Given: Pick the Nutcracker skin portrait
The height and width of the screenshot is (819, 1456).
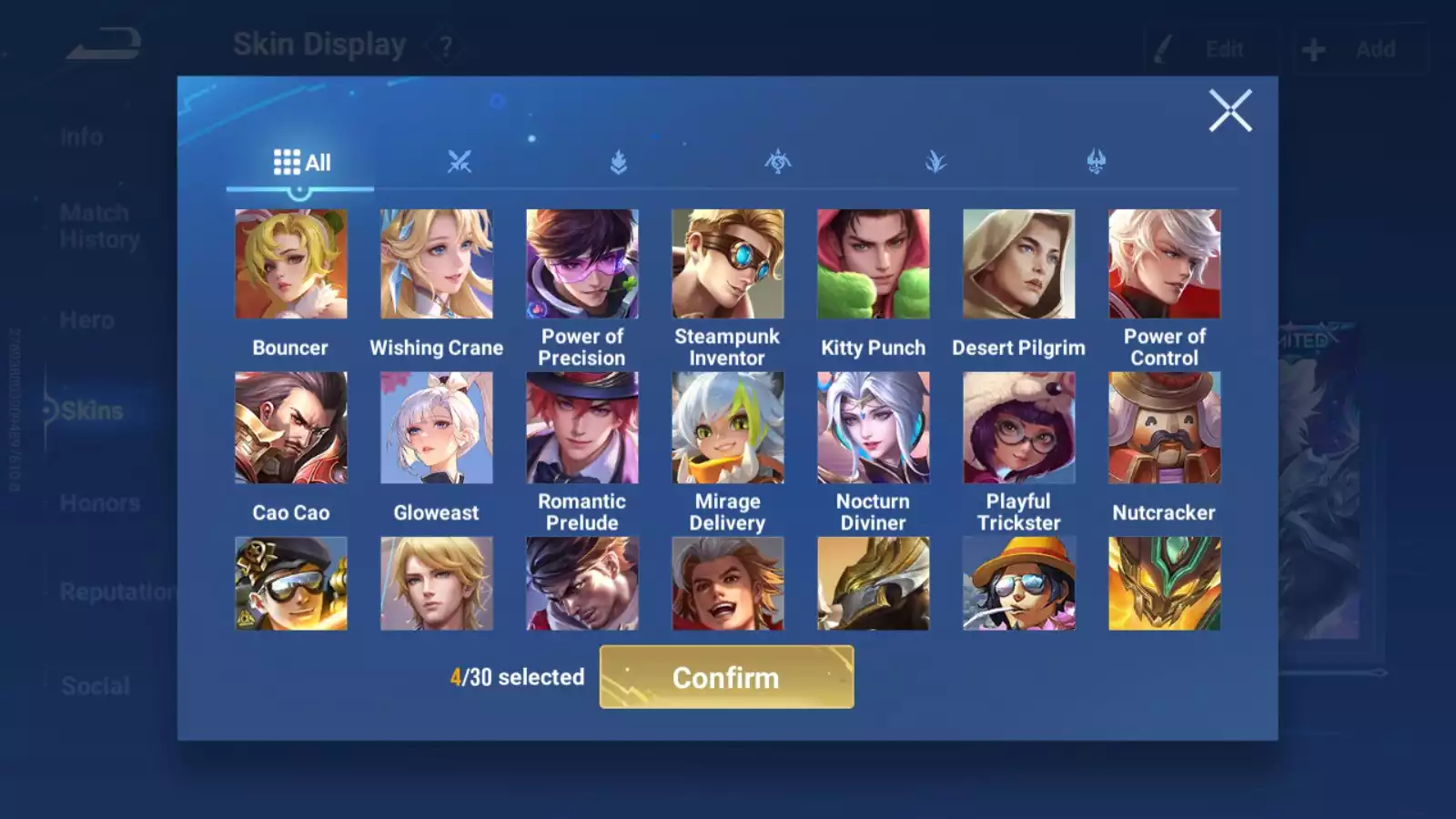Looking at the screenshot, I should [x=1165, y=428].
